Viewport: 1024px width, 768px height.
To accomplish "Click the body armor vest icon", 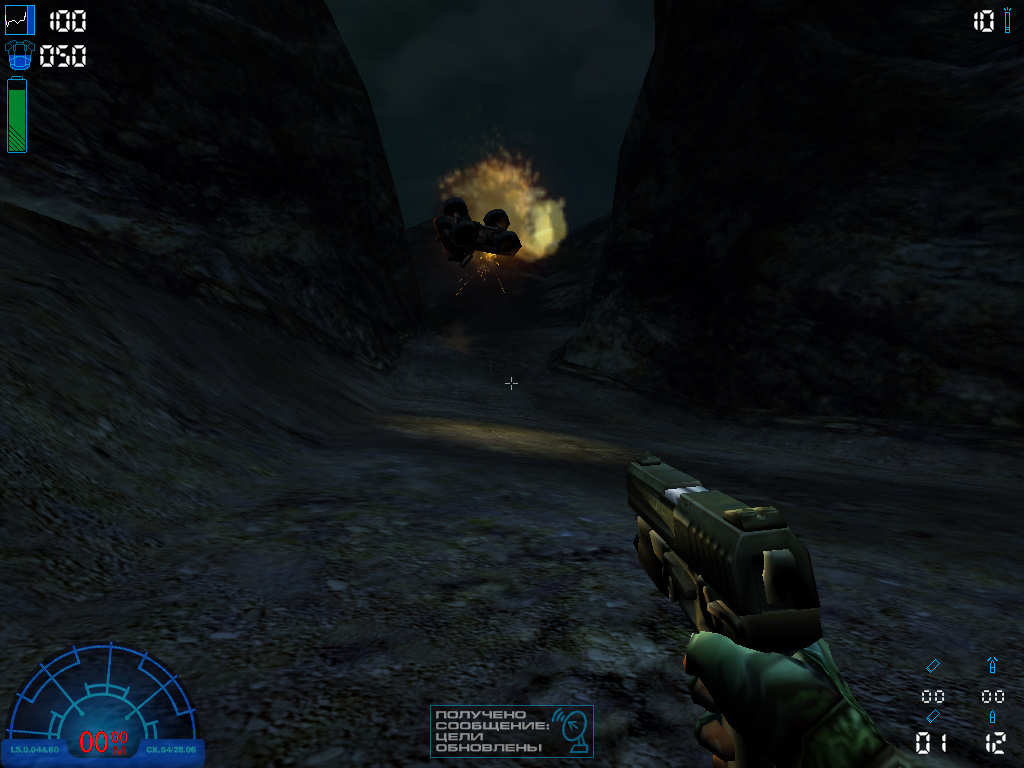I will tap(19, 56).
